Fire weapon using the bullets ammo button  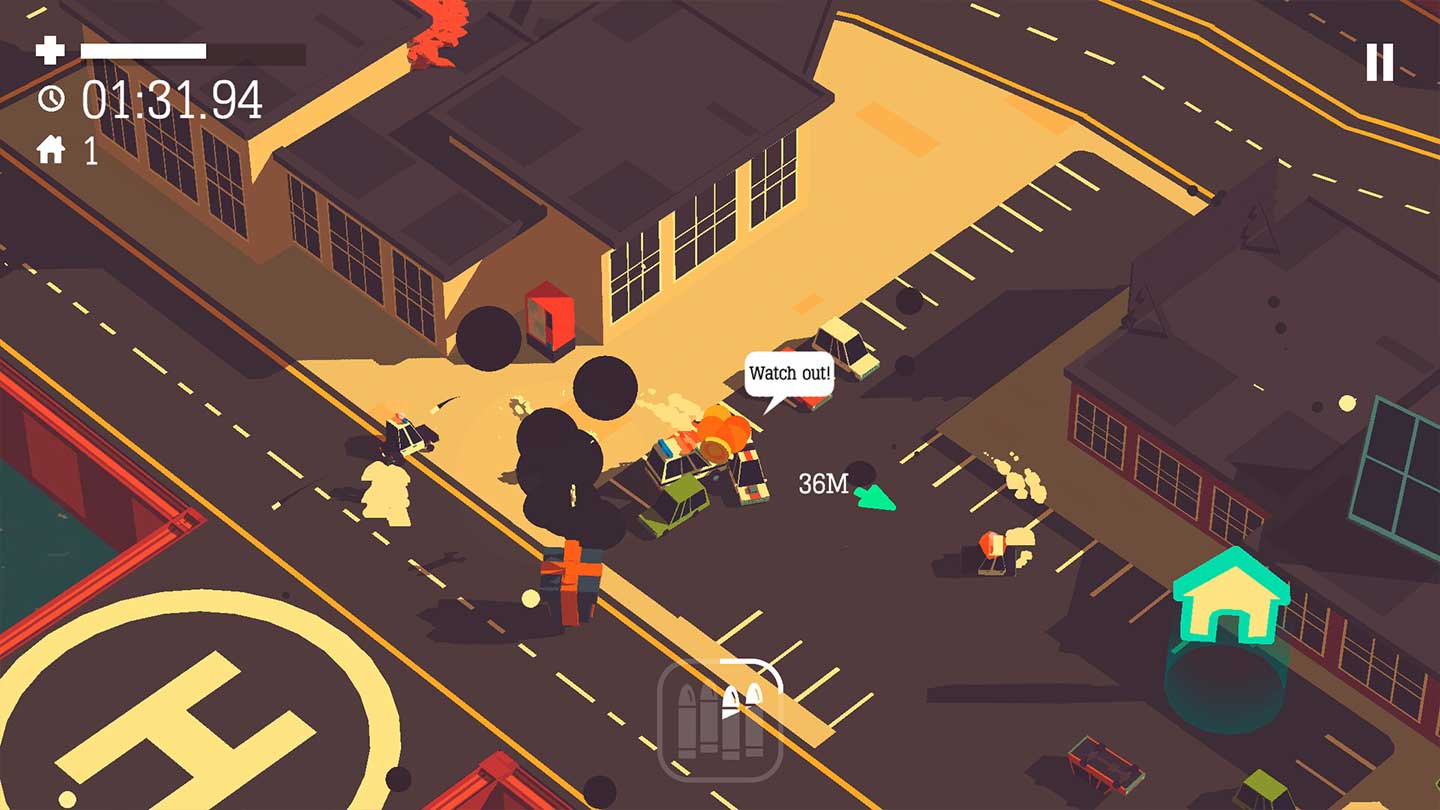(720, 719)
